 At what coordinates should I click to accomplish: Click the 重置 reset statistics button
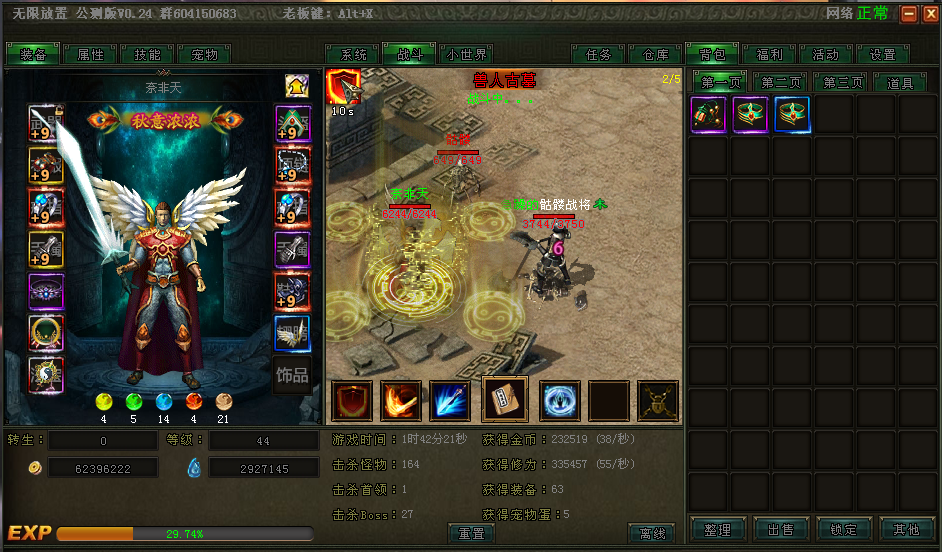coord(470,533)
